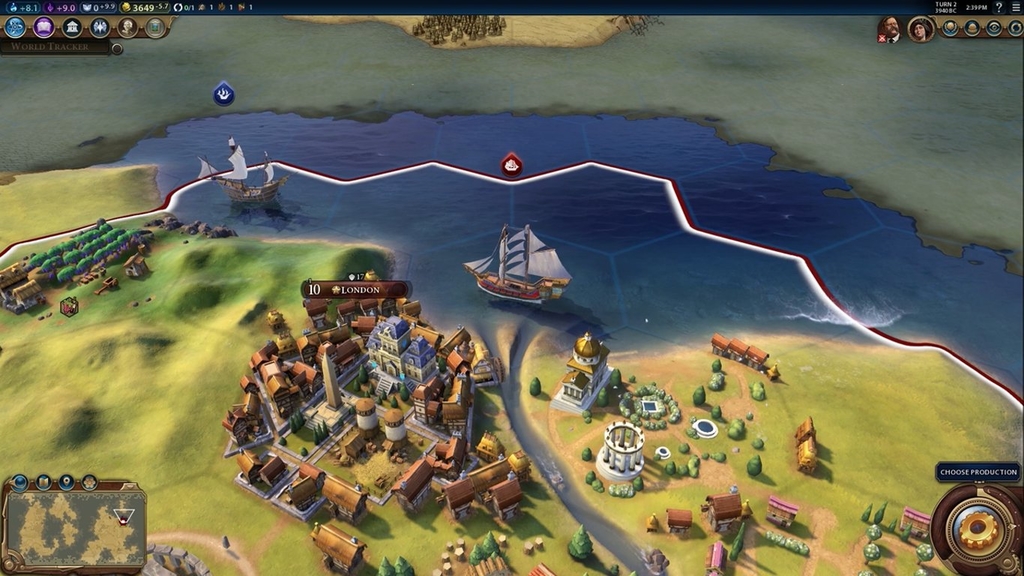Open the Civics tree button

(x=44, y=28)
